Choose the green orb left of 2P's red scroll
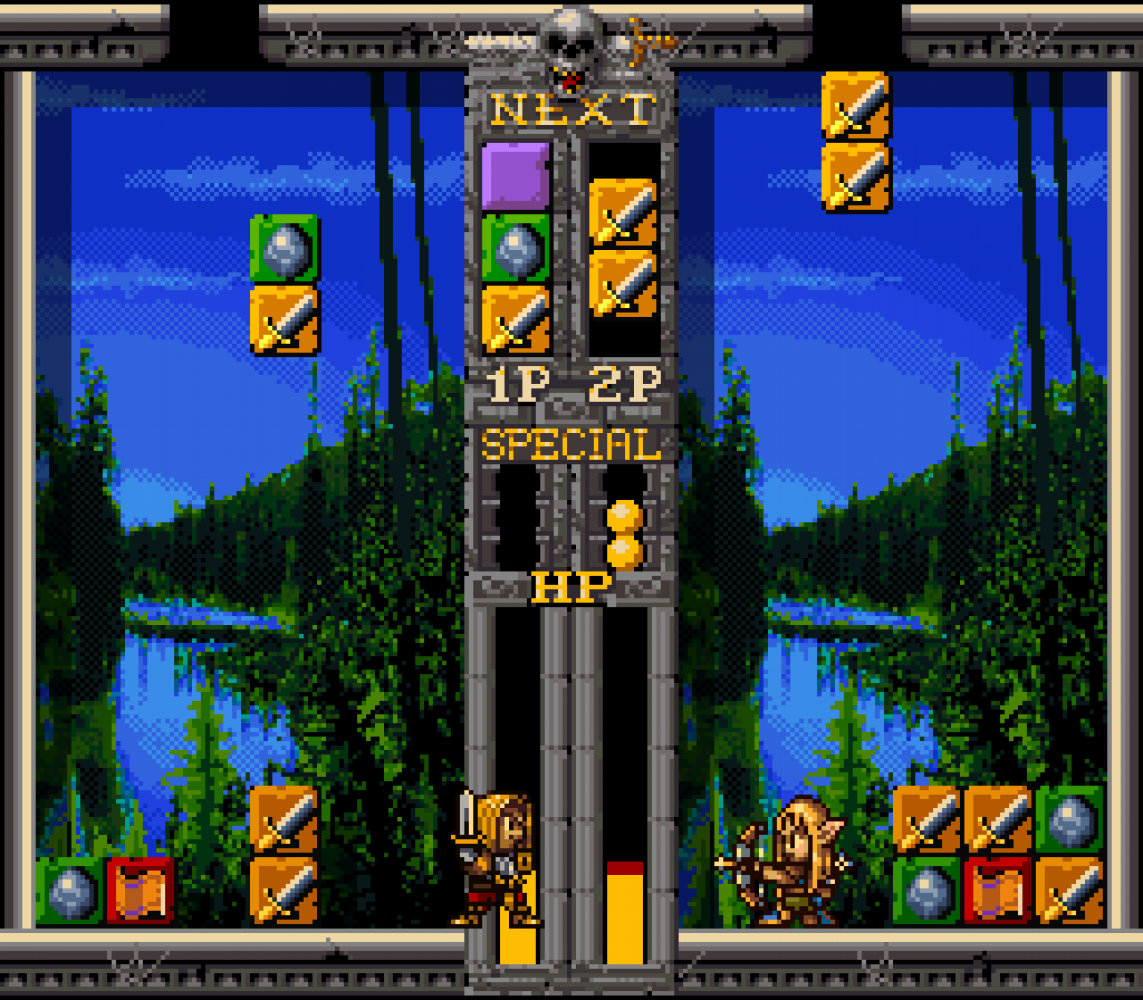 coord(927,890)
